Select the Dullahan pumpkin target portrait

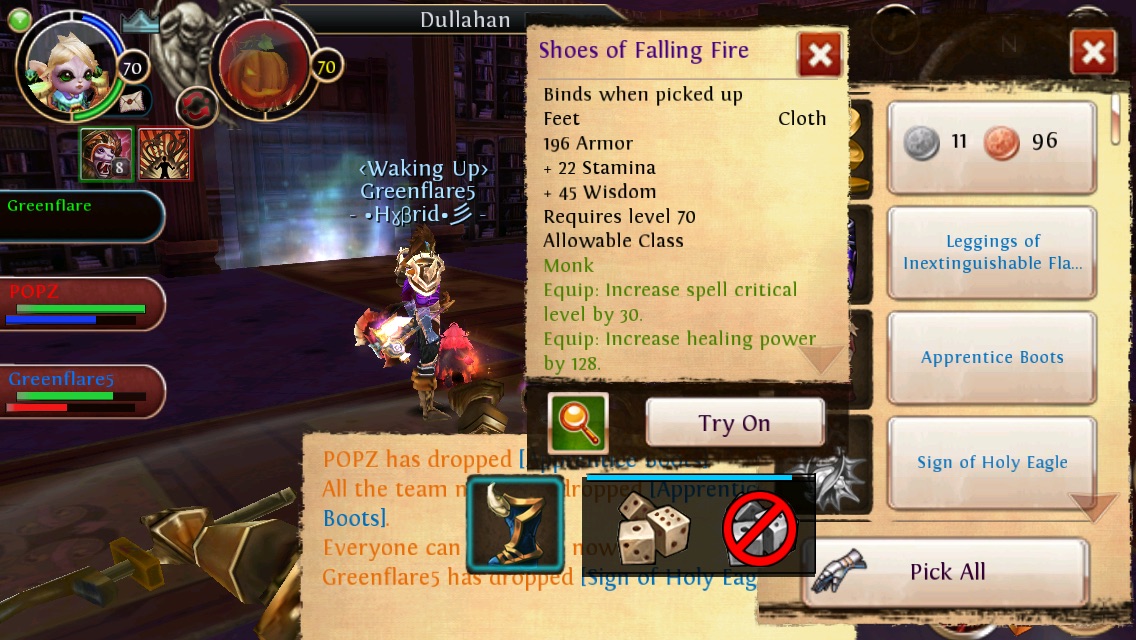pyautogui.click(x=262, y=68)
